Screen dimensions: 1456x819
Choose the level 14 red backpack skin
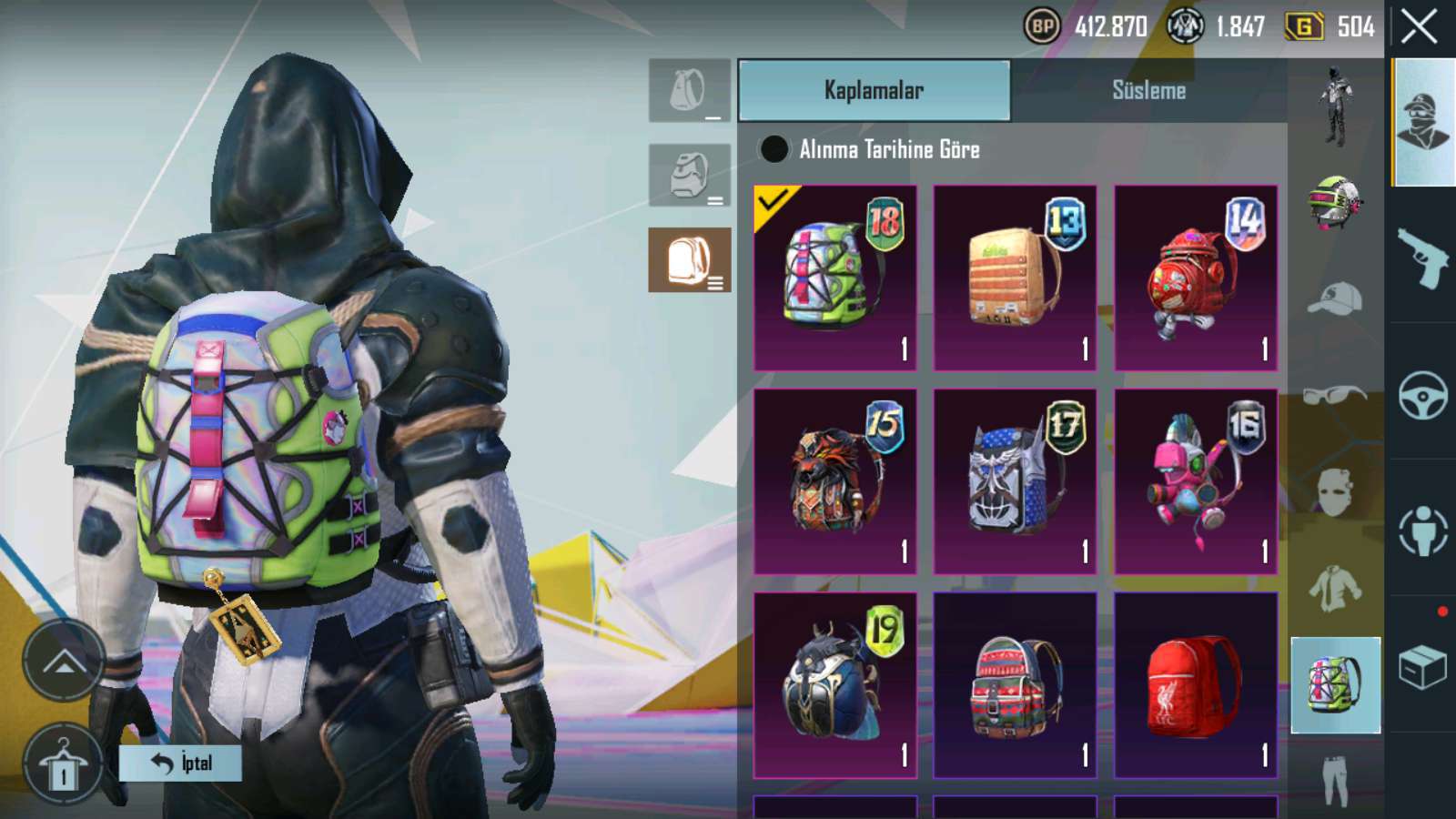(x=1196, y=278)
